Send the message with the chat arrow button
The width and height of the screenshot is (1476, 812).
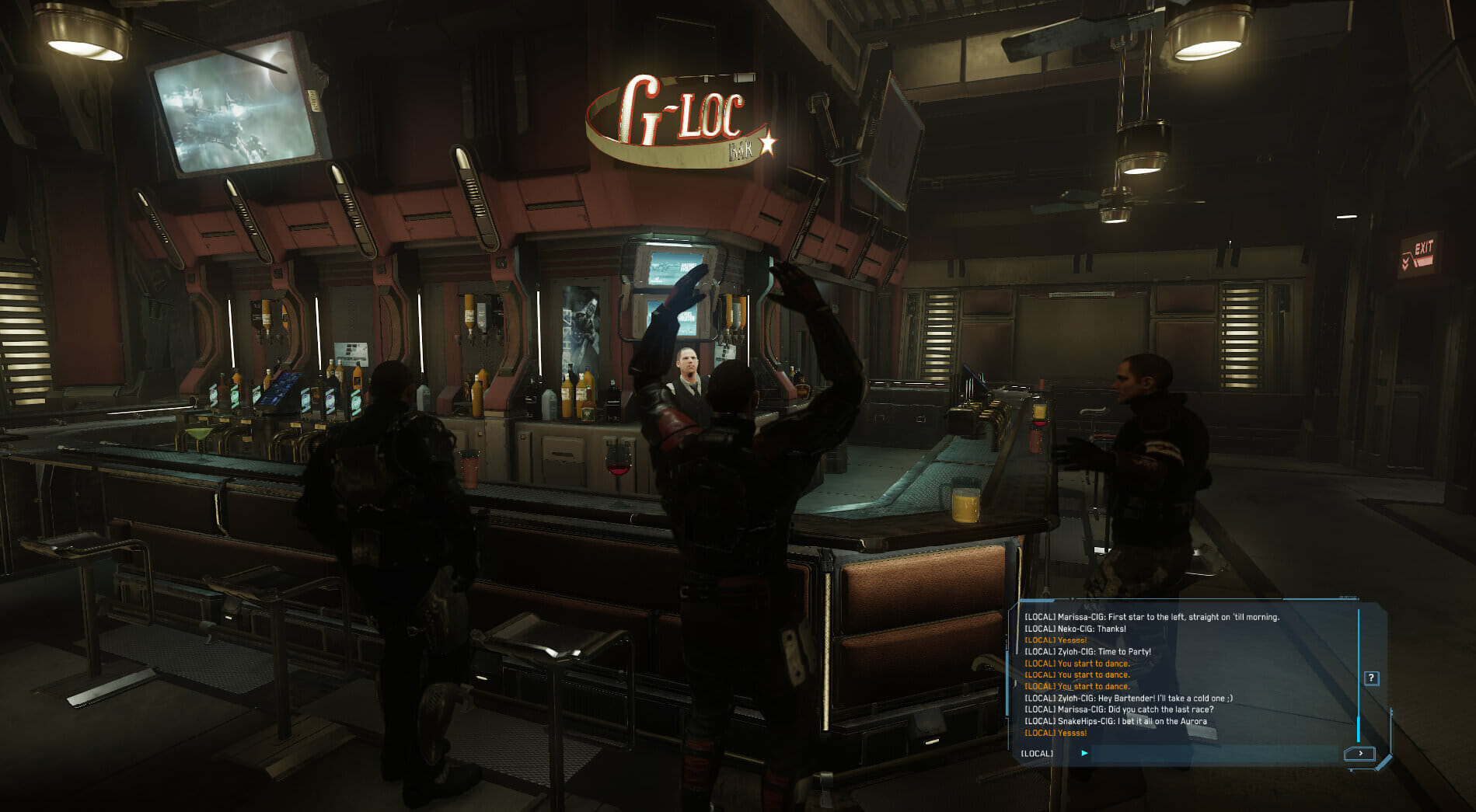tap(1359, 753)
